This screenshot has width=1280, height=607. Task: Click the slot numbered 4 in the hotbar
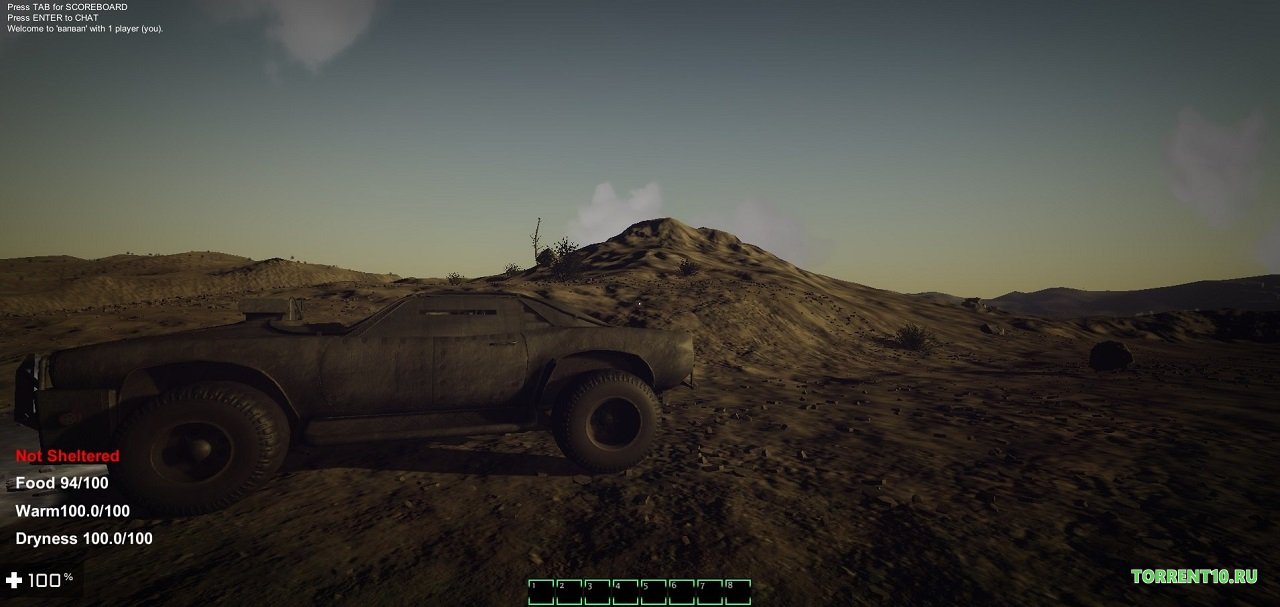[x=625, y=592]
